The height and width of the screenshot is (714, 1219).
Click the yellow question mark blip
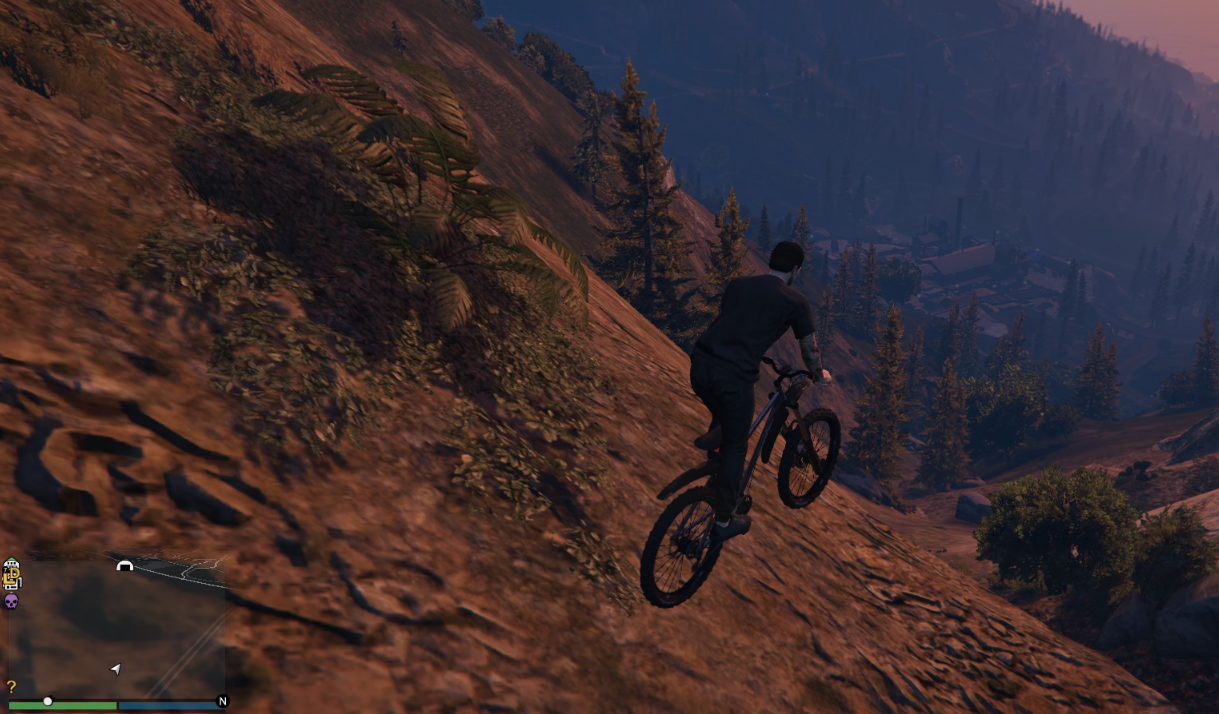pos(11,687)
